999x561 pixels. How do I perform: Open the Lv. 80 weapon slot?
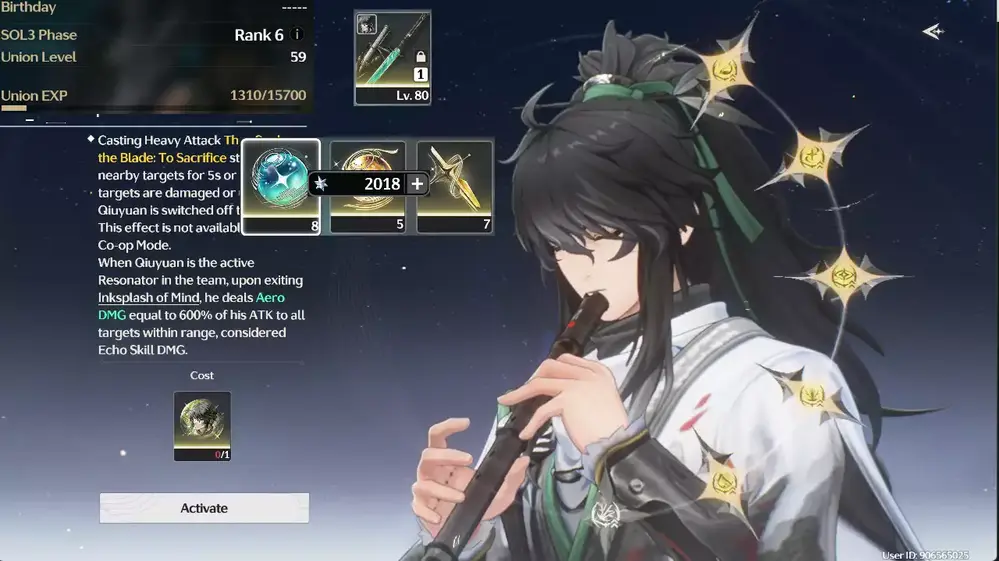tap(392, 58)
